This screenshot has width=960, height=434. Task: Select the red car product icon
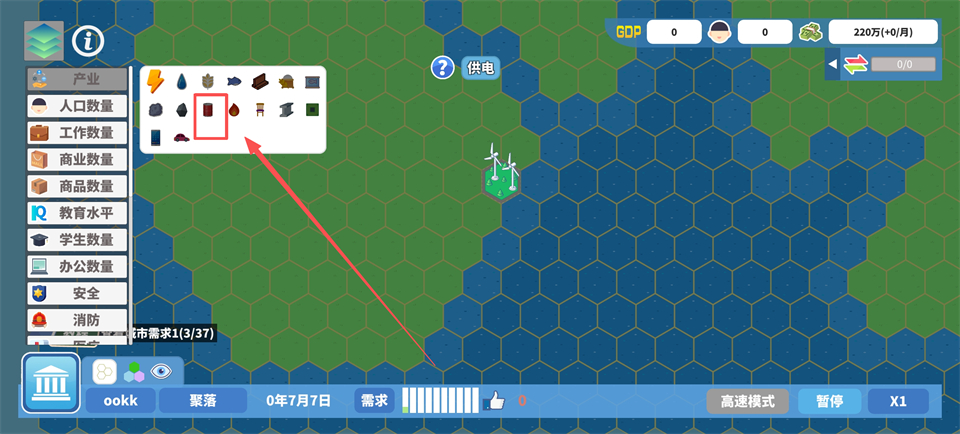[x=182, y=137]
